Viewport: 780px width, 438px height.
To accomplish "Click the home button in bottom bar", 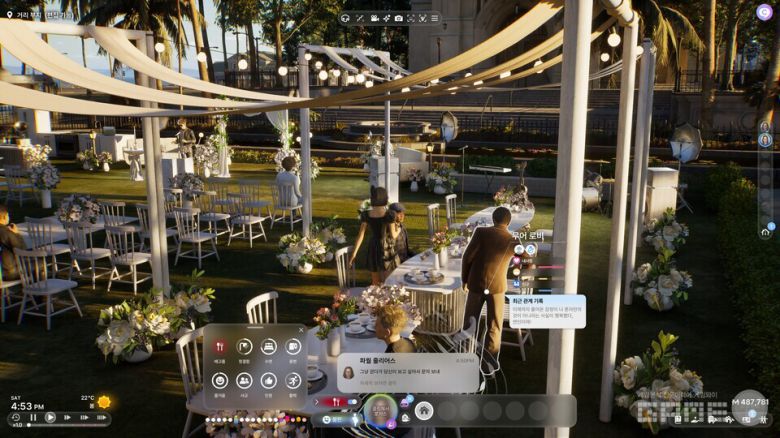I will tap(424, 410).
